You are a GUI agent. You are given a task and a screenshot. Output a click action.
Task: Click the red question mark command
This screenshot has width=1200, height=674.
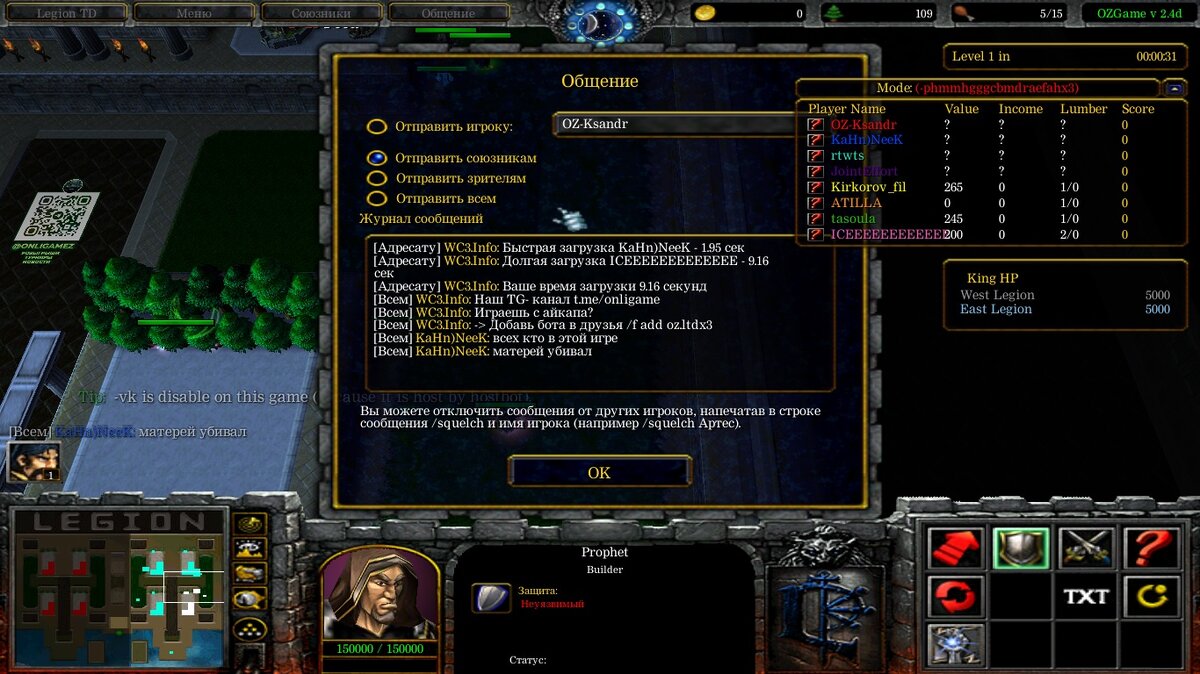pyautogui.click(x=1151, y=548)
